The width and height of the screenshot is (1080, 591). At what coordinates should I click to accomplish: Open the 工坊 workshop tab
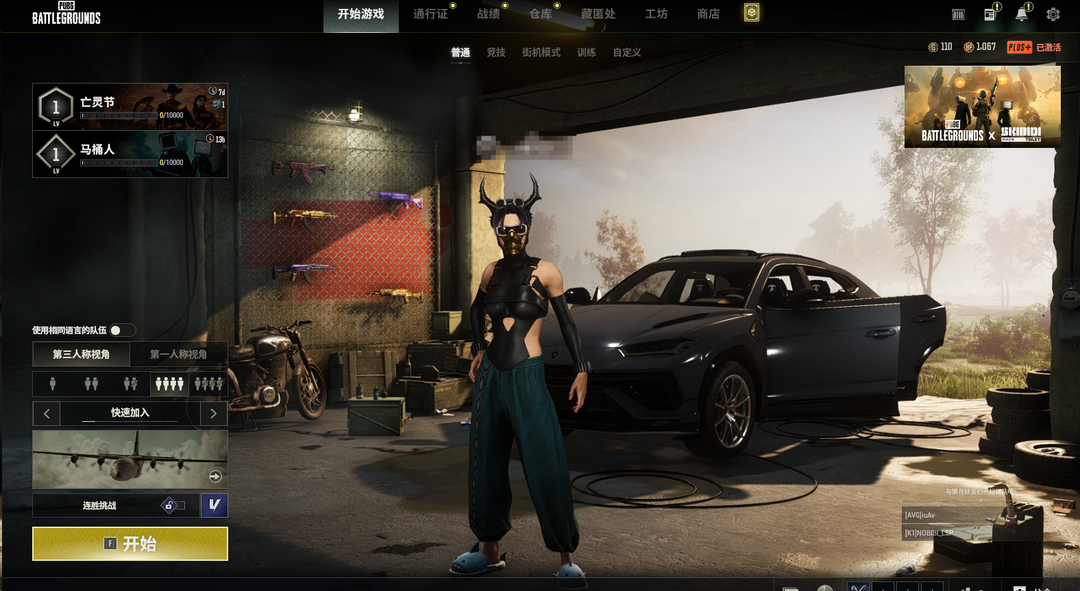pyautogui.click(x=656, y=14)
